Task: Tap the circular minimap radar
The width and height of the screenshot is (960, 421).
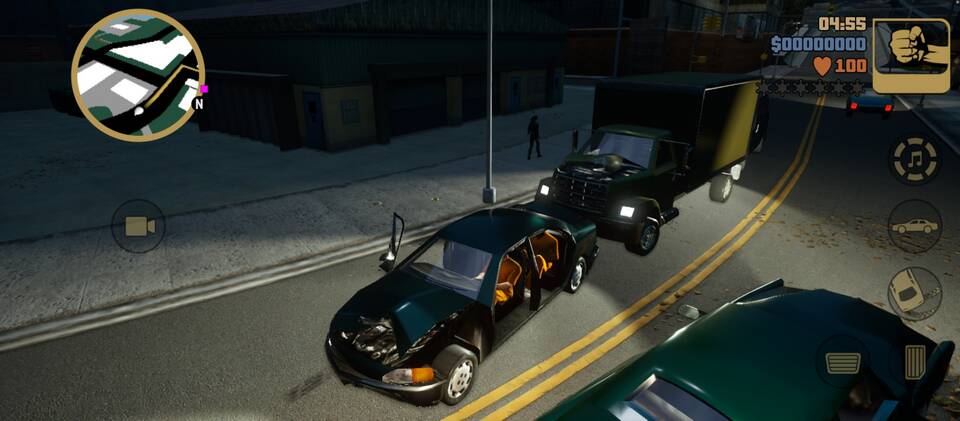Action: (138, 75)
